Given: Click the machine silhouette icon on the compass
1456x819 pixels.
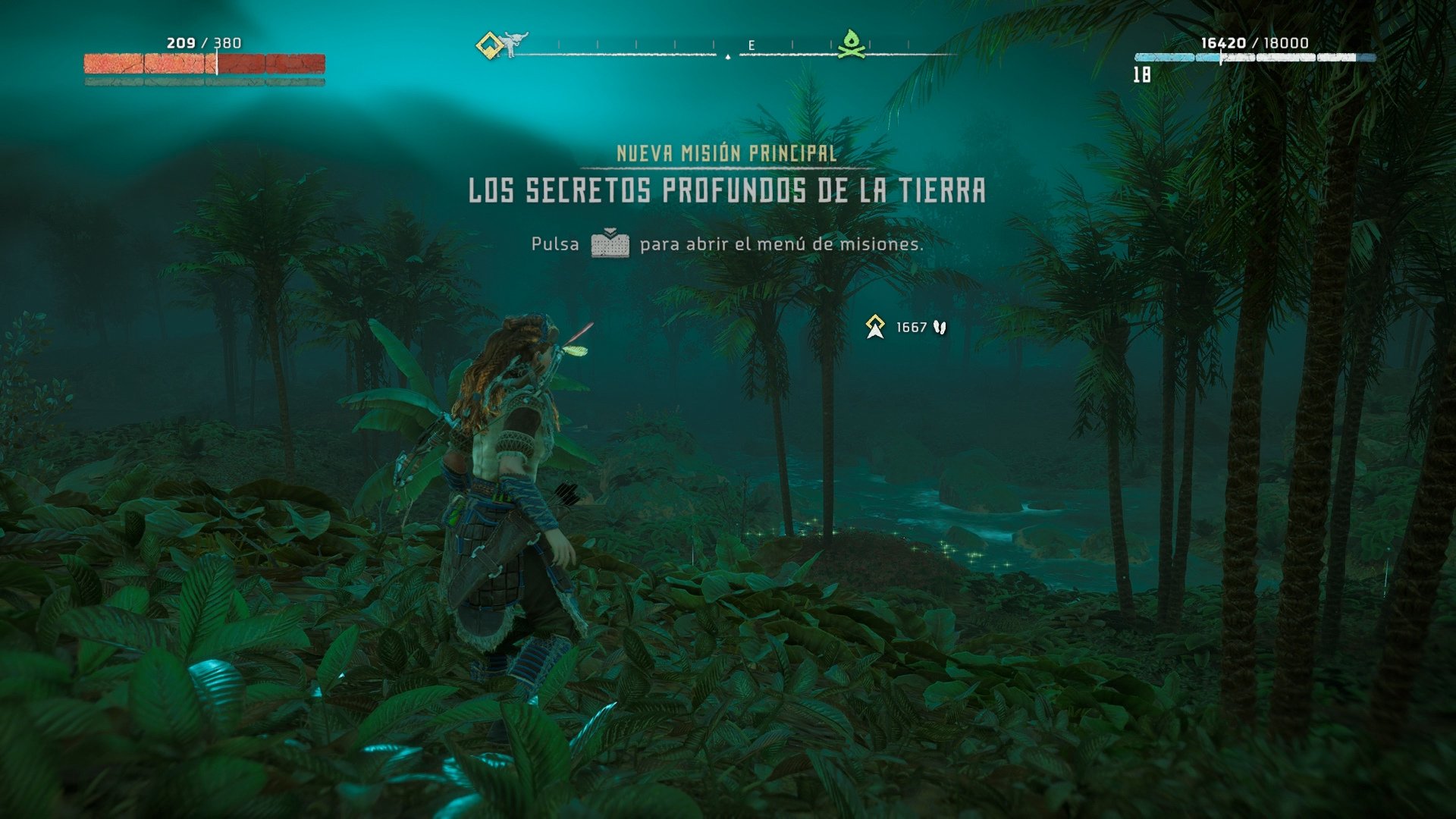Looking at the screenshot, I should point(515,42).
